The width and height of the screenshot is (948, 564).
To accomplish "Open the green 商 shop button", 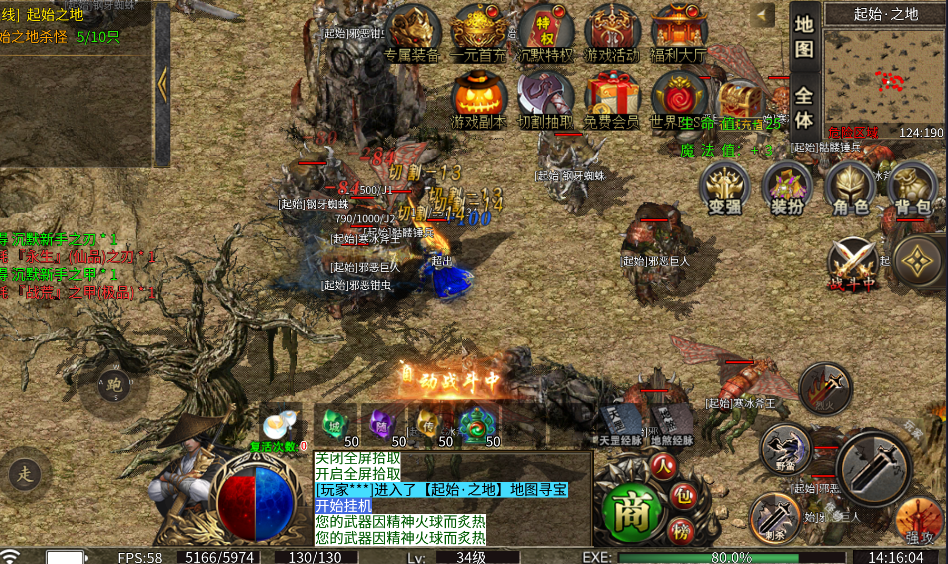I will coord(631,510).
